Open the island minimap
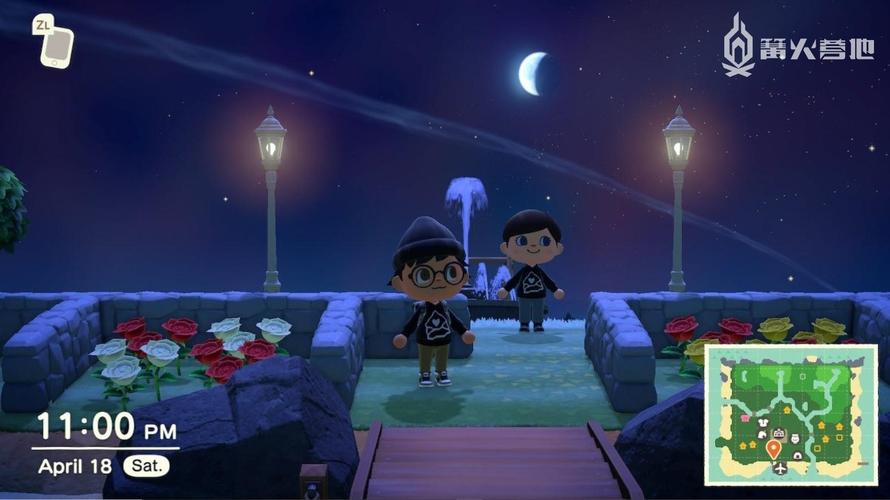890x500 pixels. [790, 414]
